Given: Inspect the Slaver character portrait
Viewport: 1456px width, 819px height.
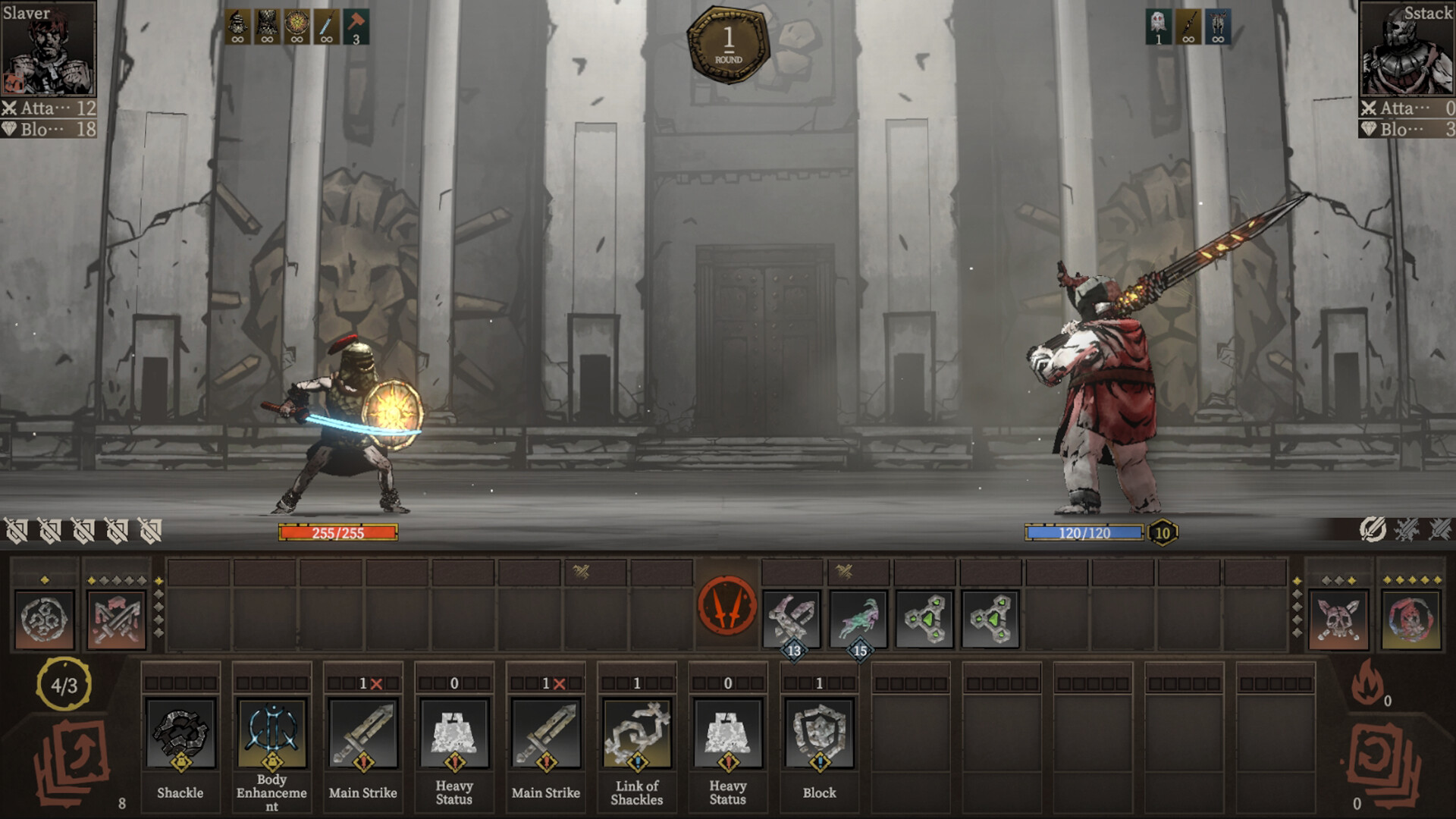Looking at the screenshot, I should pos(49,49).
